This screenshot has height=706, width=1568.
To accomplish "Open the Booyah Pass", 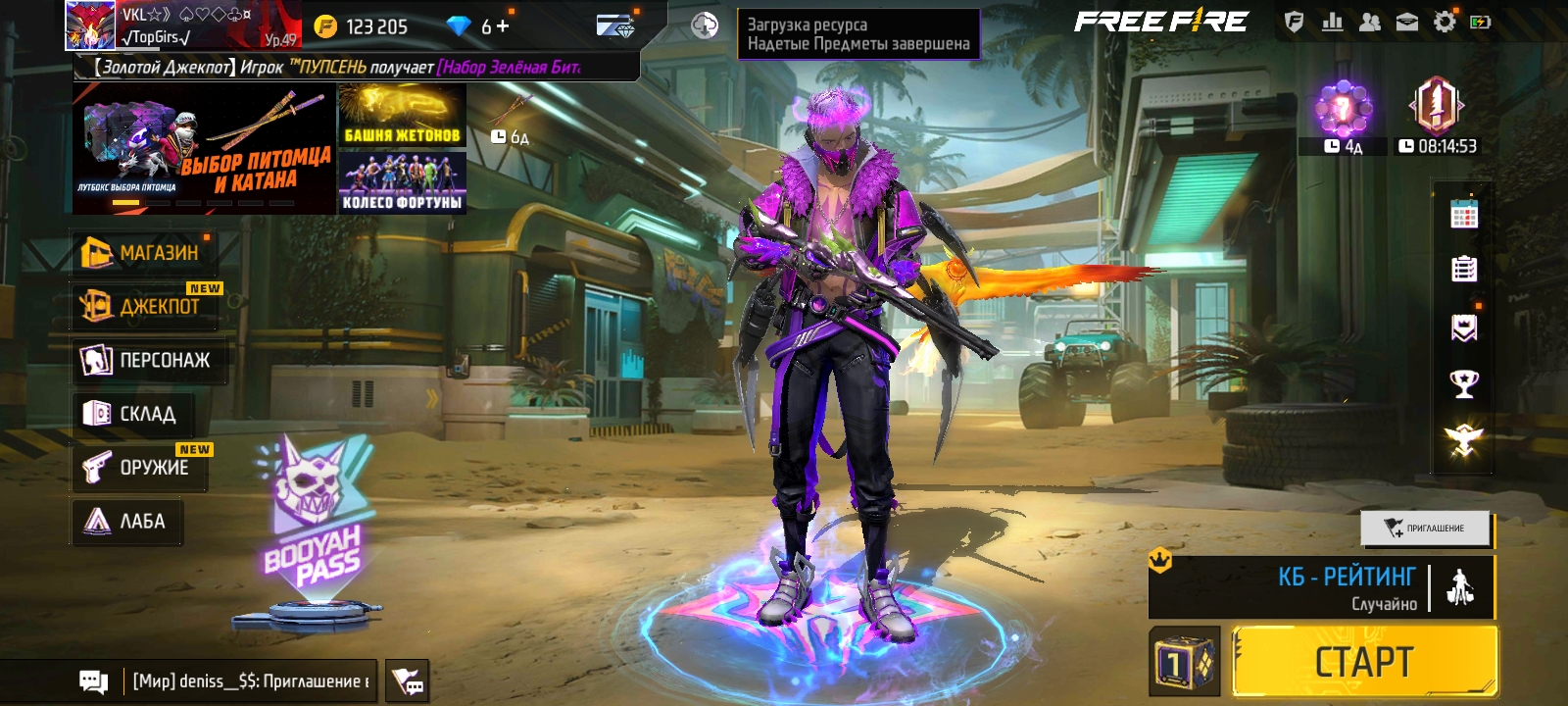I will [x=314, y=529].
